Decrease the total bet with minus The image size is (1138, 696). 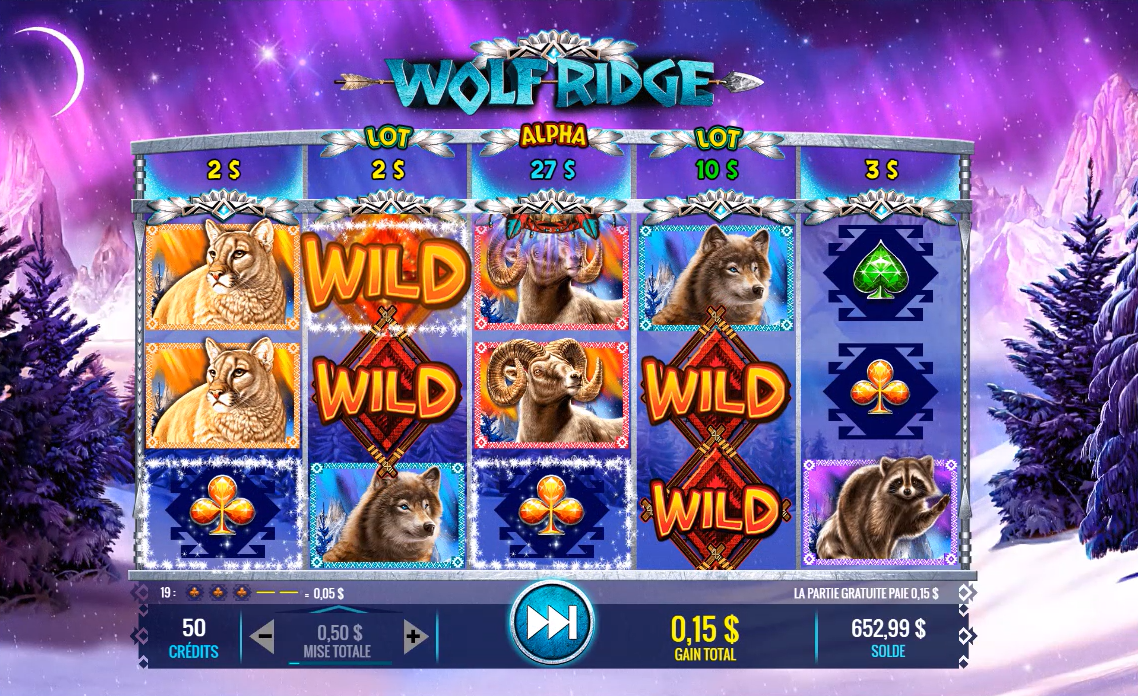point(262,635)
